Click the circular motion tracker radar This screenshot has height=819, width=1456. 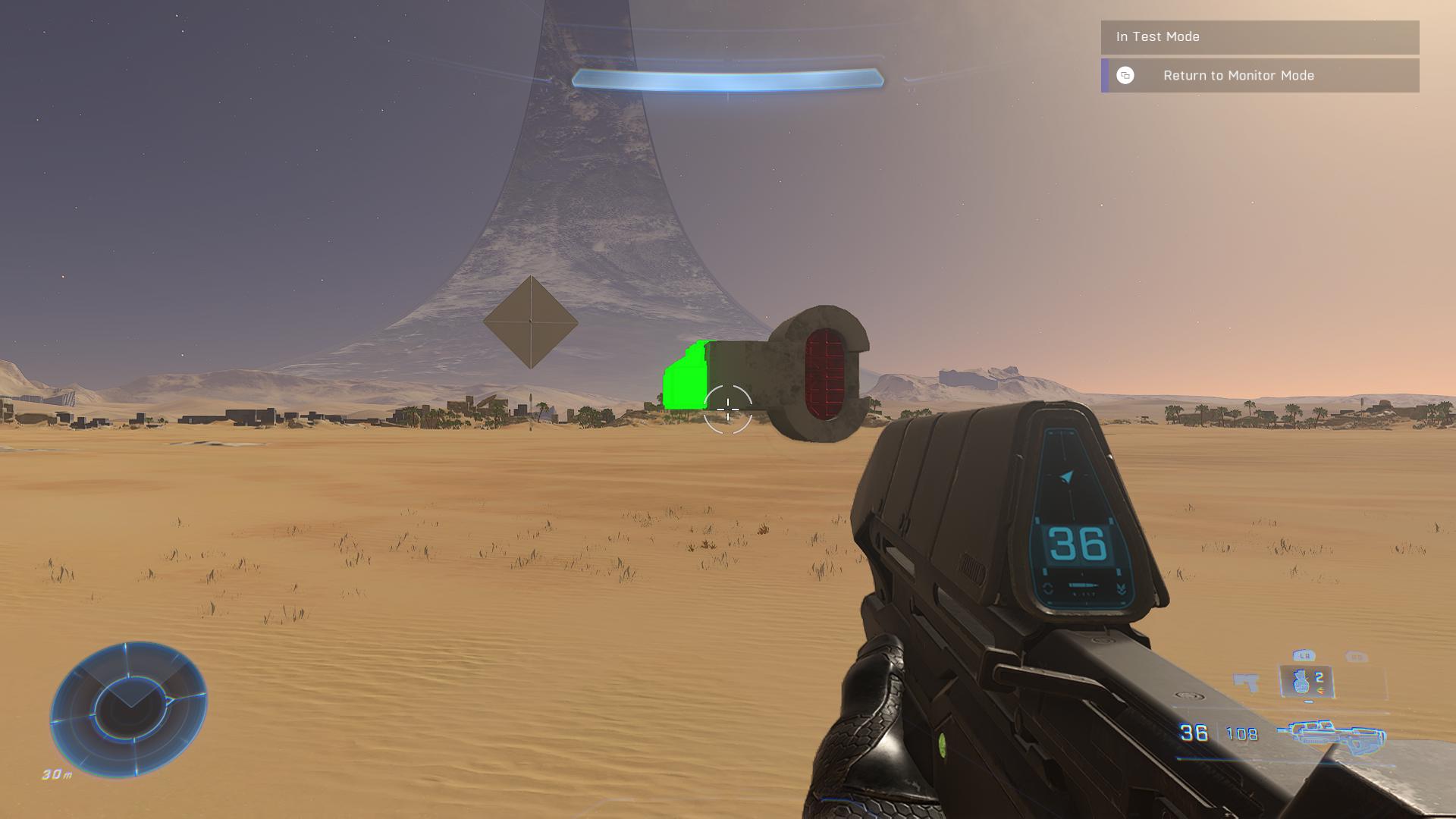tap(129, 710)
